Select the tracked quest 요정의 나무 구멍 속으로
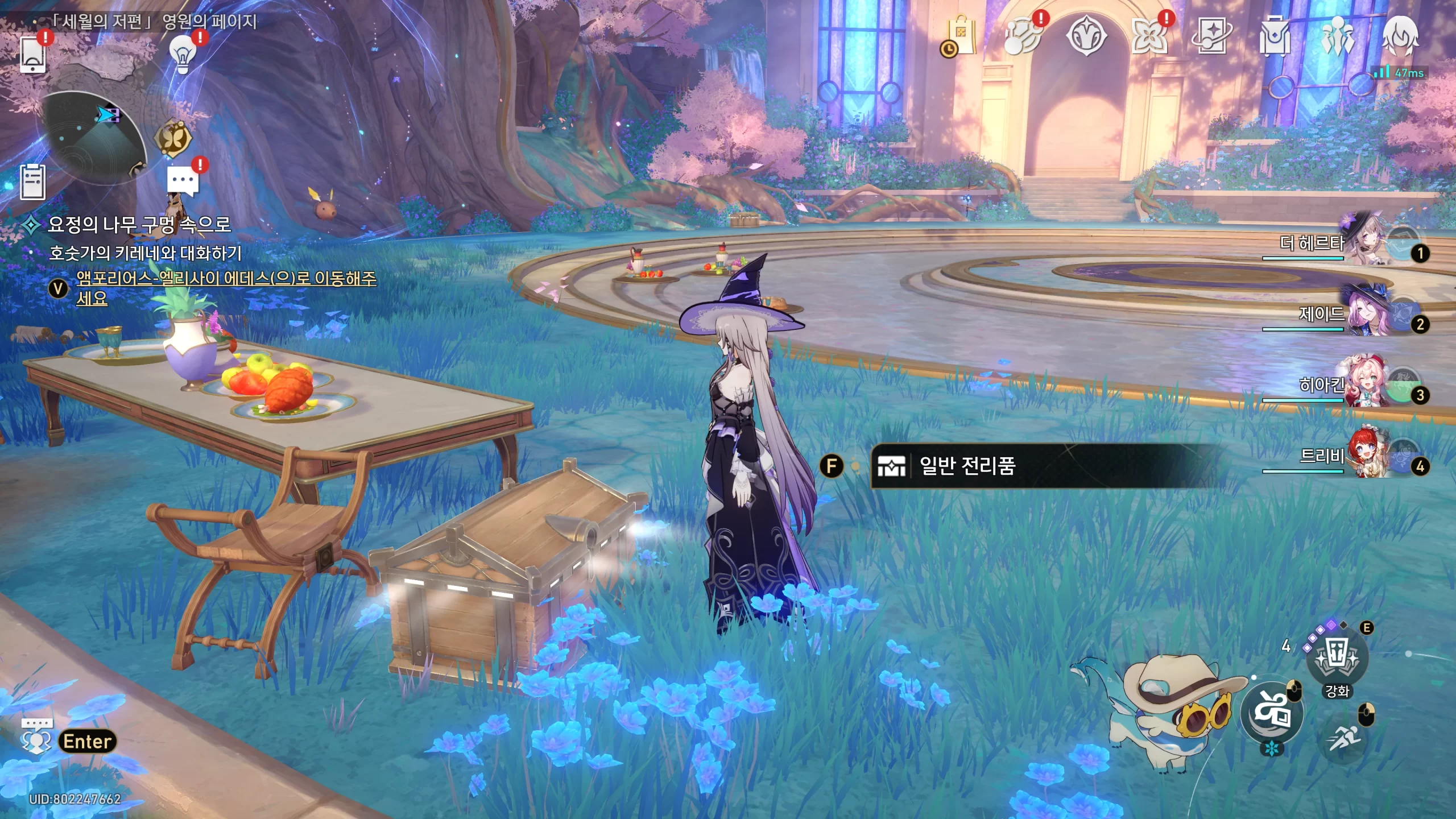Viewport: 1456px width, 819px height. coord(139,225)
